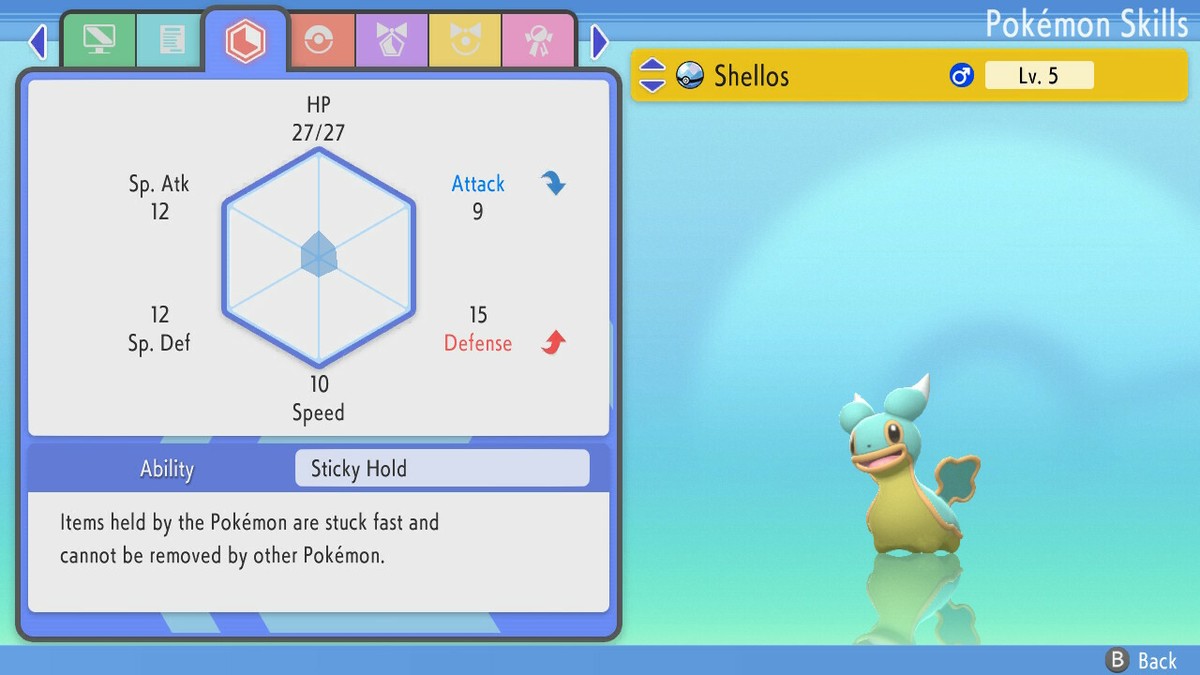Switch to the green monitor summary tab
1200x675 pixels.
(98, 40)
